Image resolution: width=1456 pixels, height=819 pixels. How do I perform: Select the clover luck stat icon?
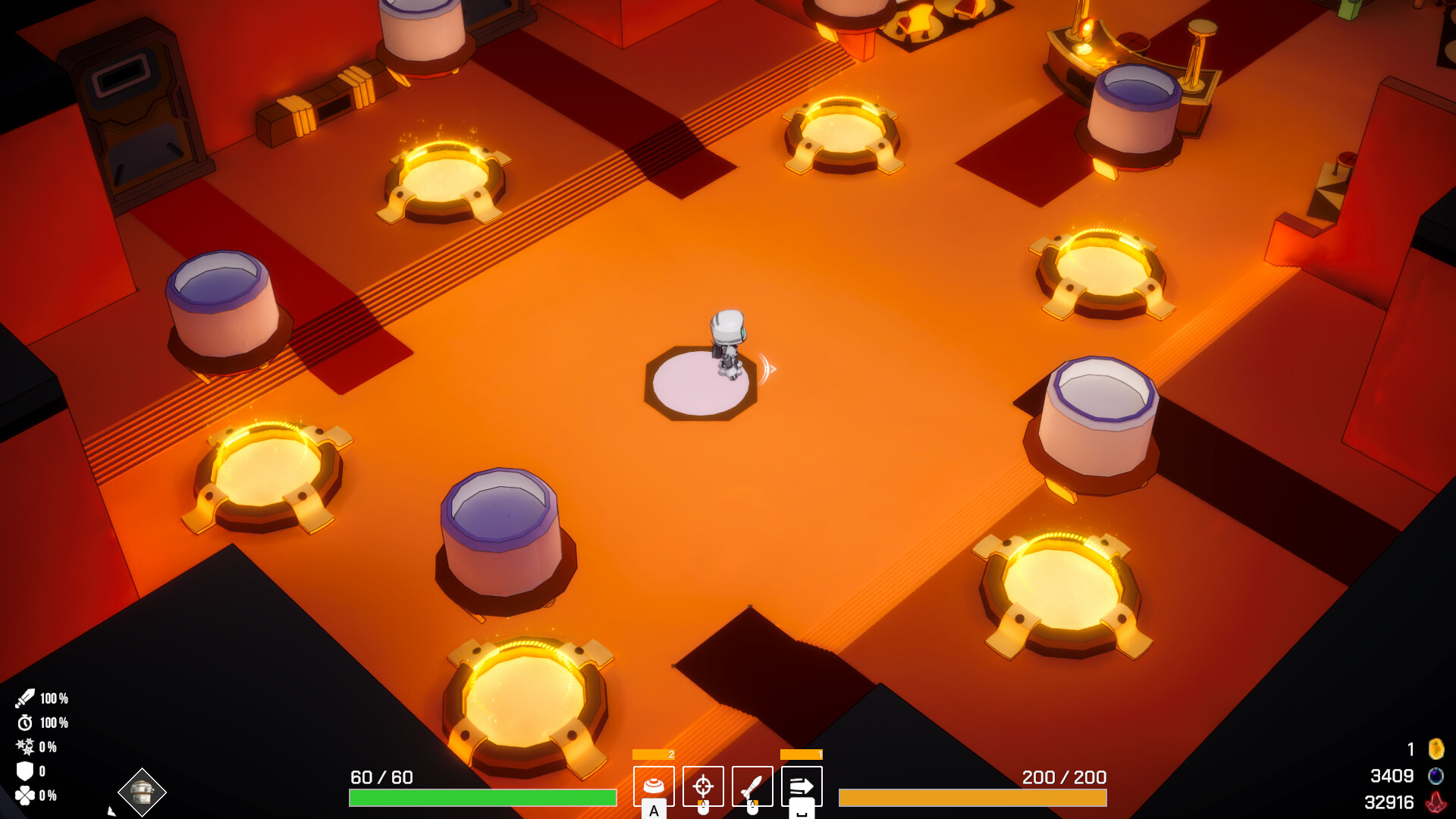click(x=25, y=795)
